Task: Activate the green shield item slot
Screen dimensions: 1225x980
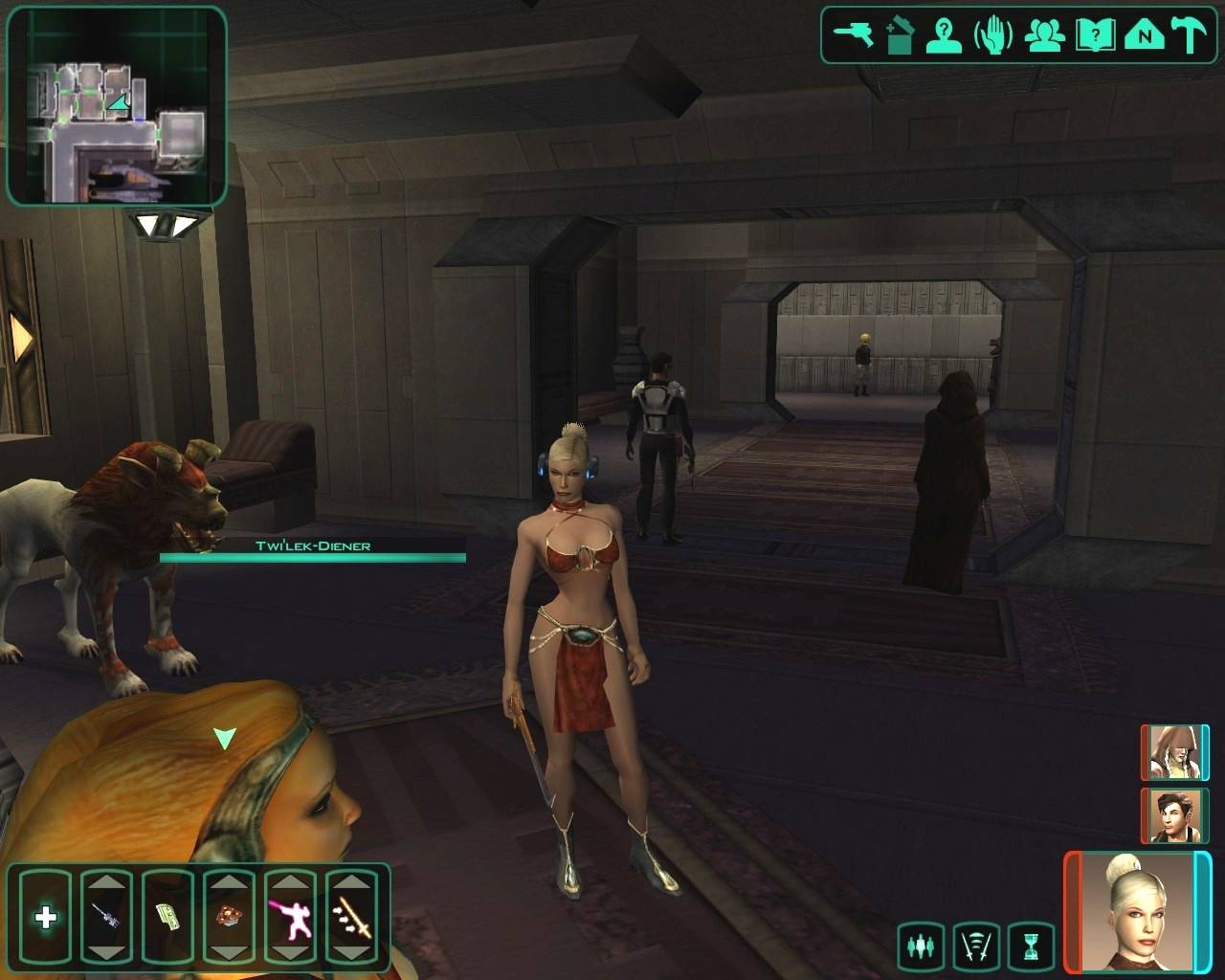Action: [x=167, y=919]
